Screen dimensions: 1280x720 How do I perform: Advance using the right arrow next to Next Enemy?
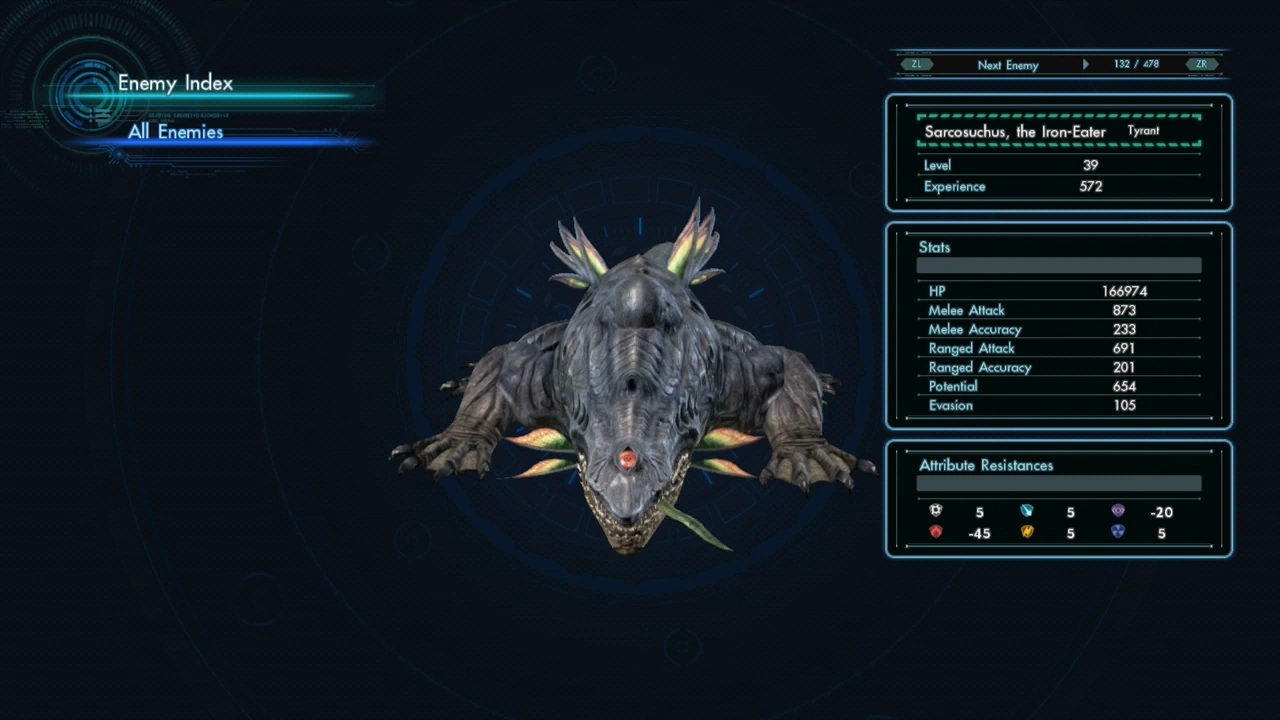[x=1086, y=64]
